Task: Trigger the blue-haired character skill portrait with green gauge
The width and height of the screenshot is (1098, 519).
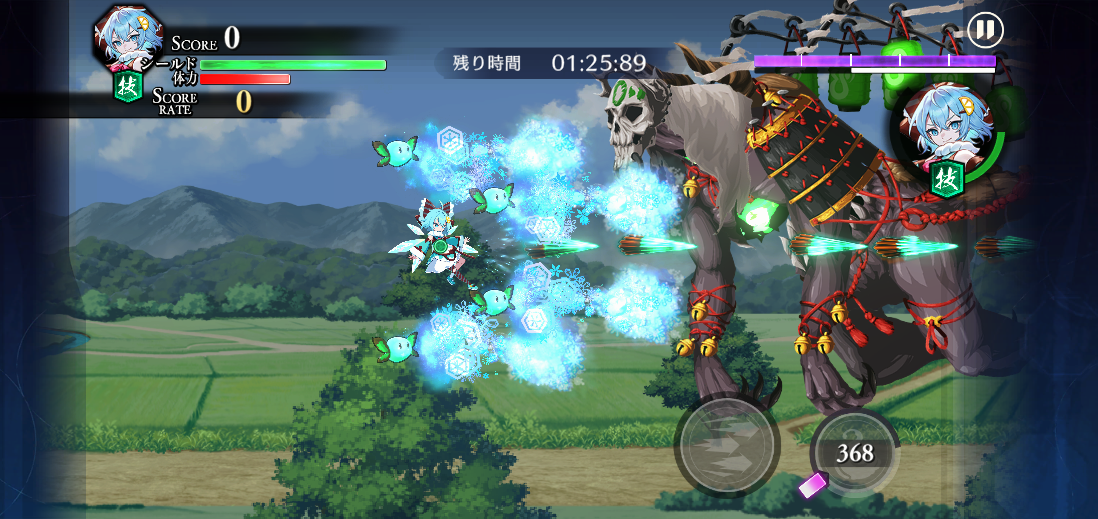Action: tap(942, 135)
